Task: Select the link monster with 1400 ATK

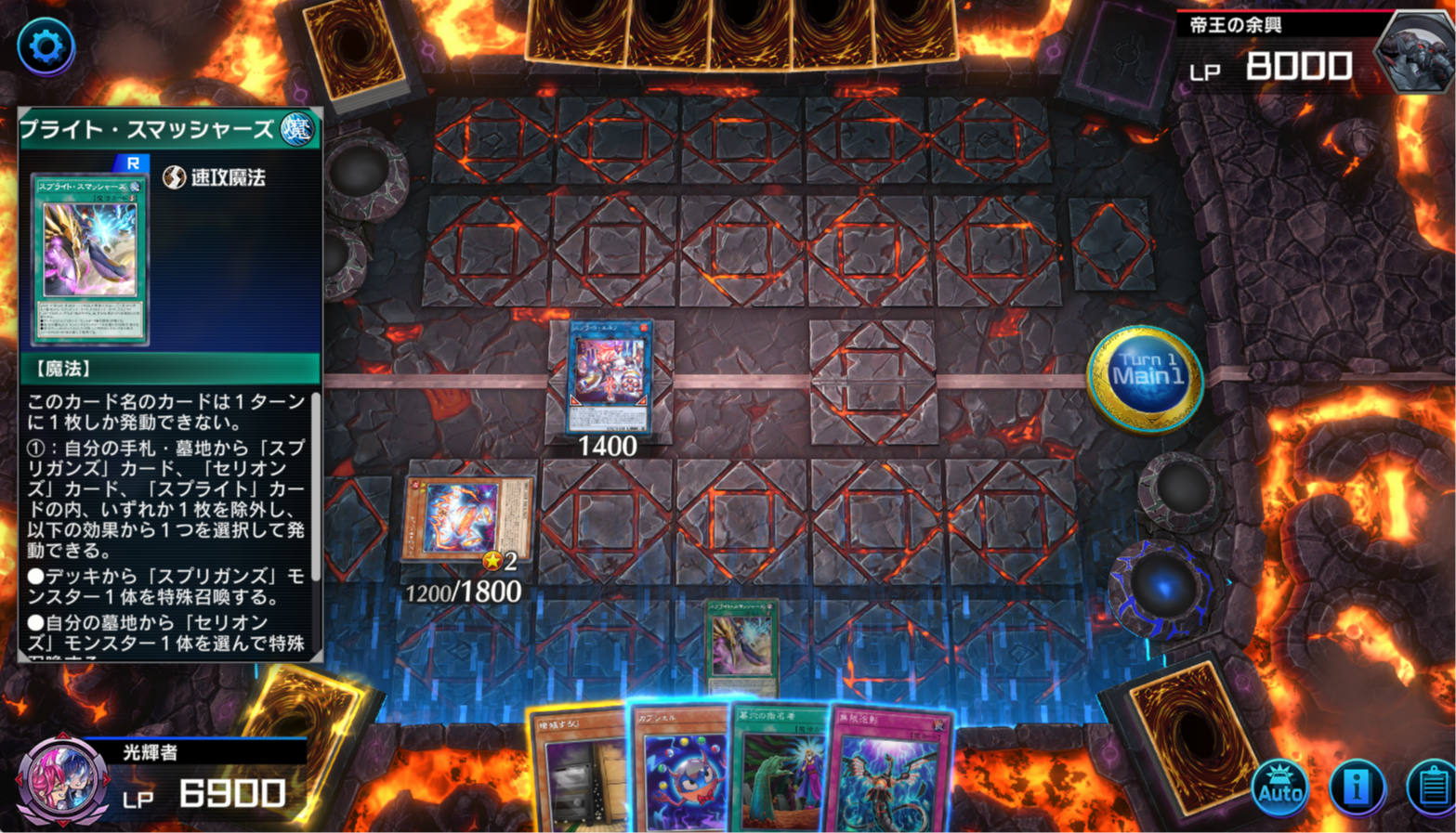Action: coord(608,376)
